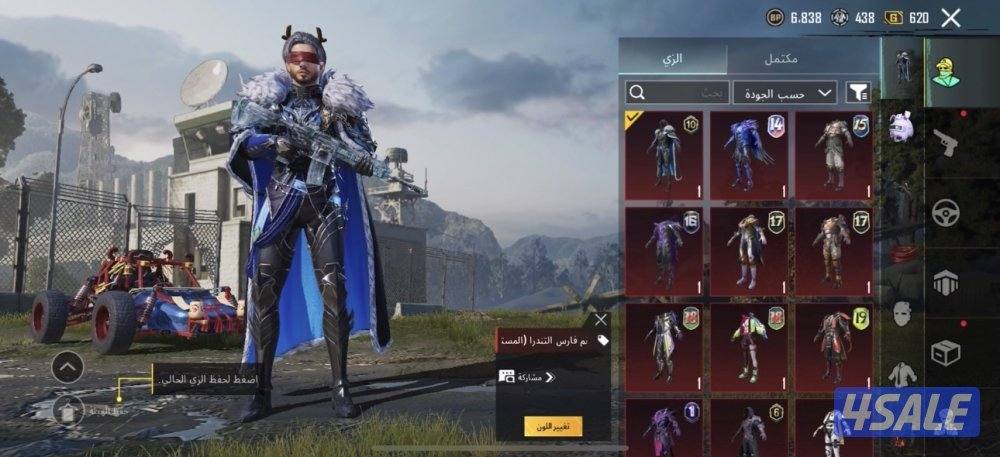
Task: Select the purple outfit with badge 16
Action: tap(663, 251)
